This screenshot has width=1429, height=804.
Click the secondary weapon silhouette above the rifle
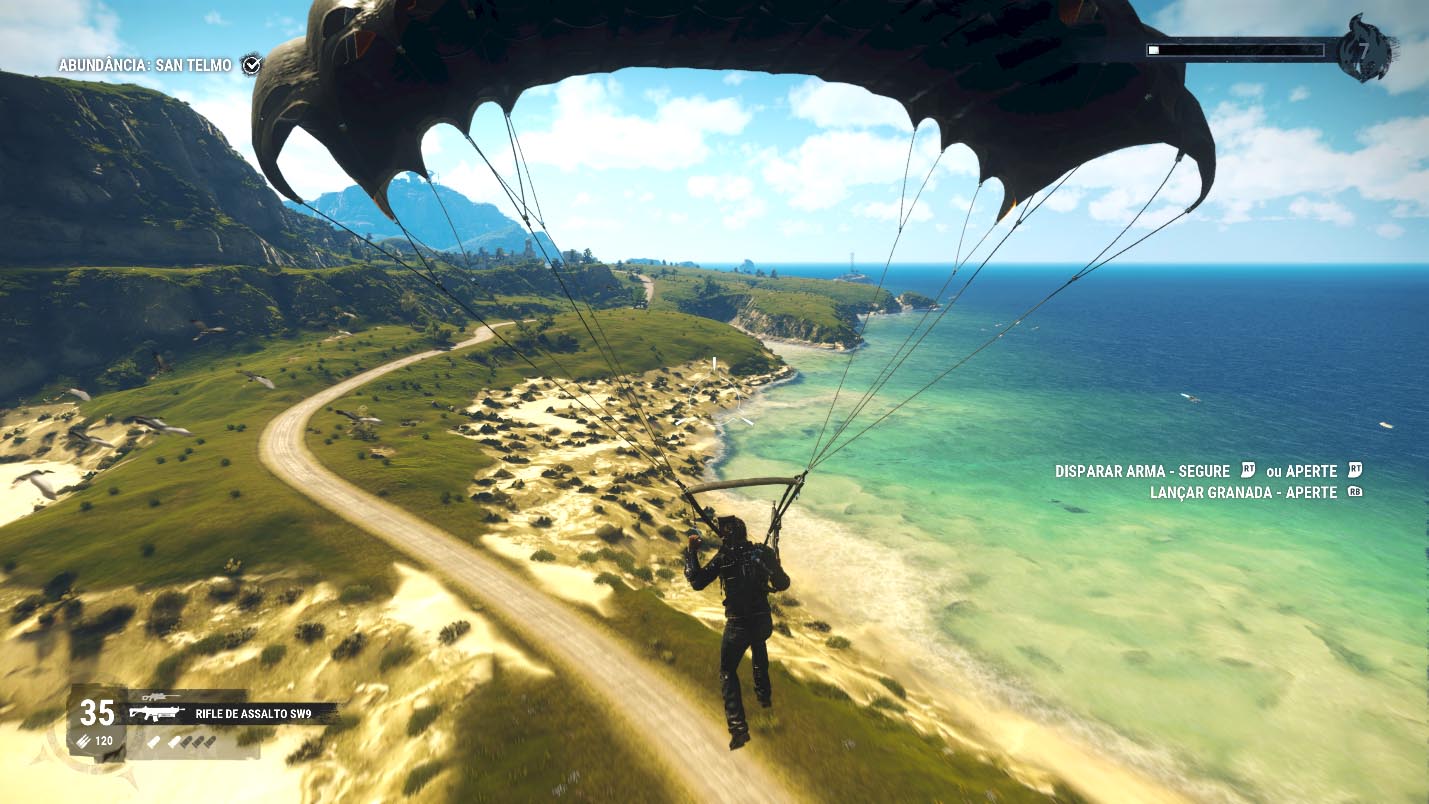click(160, 696)
